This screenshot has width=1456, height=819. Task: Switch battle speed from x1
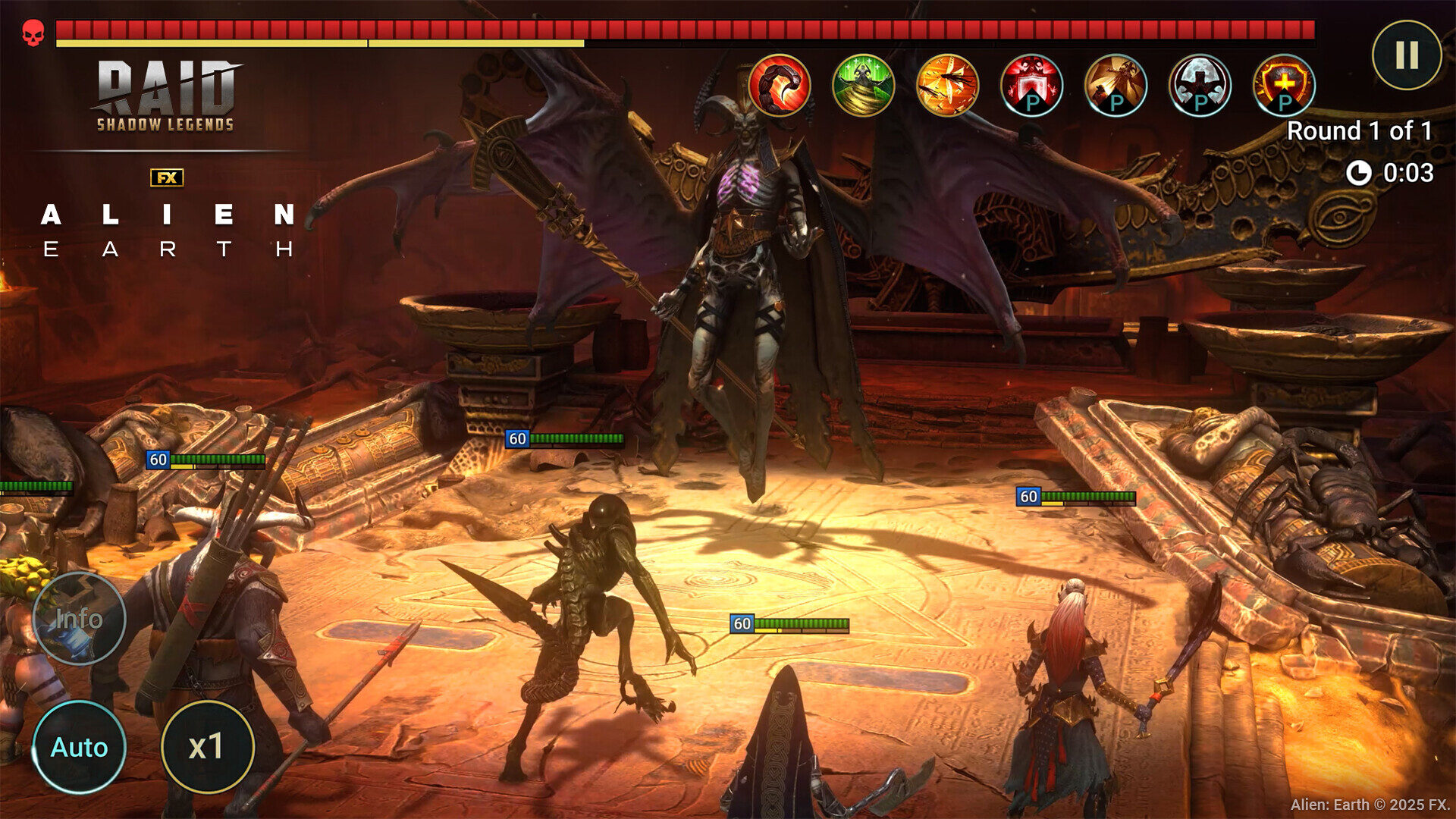coord(206,747)
